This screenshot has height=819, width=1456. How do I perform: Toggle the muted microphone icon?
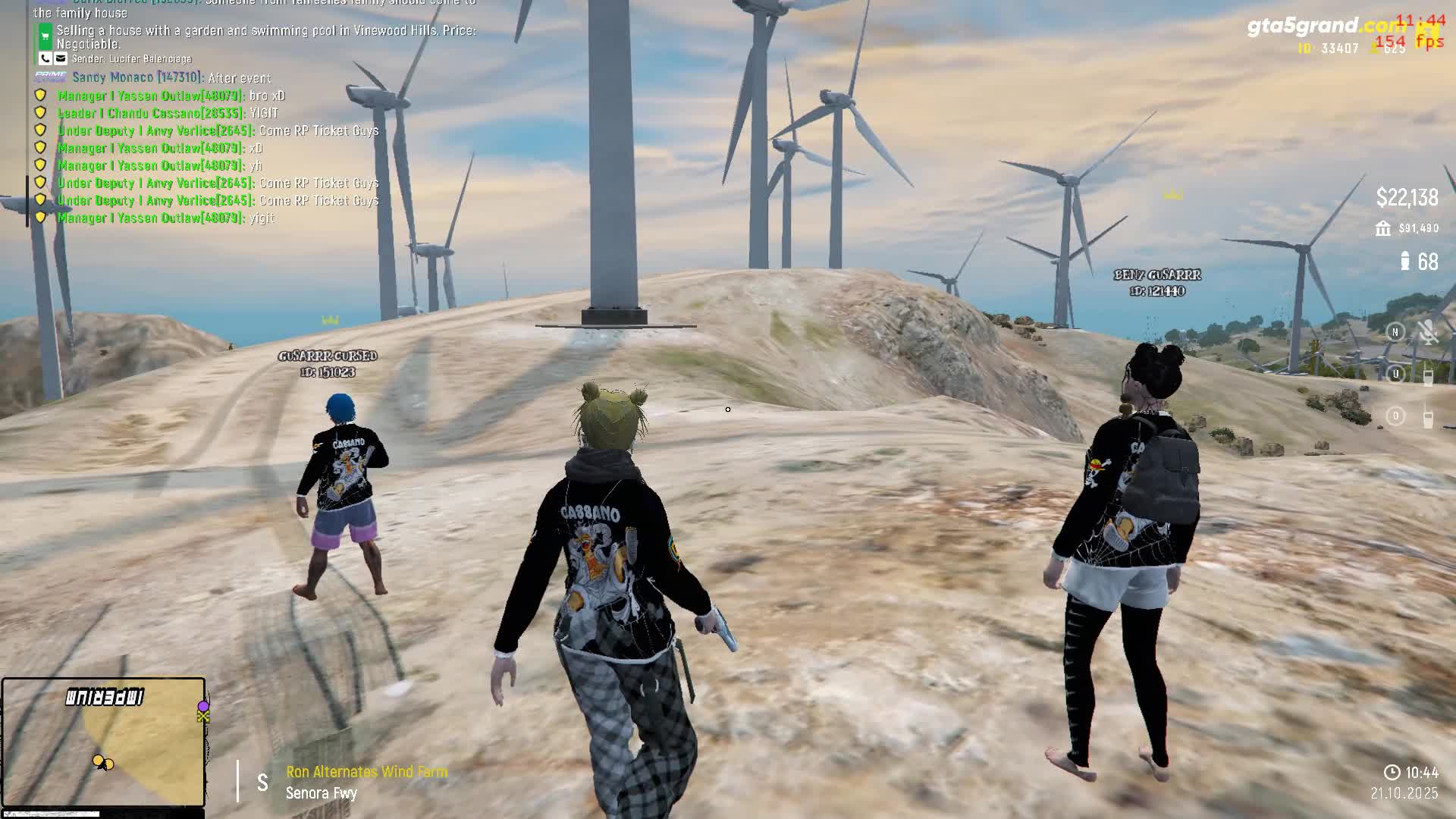(x=1428, y=332)
